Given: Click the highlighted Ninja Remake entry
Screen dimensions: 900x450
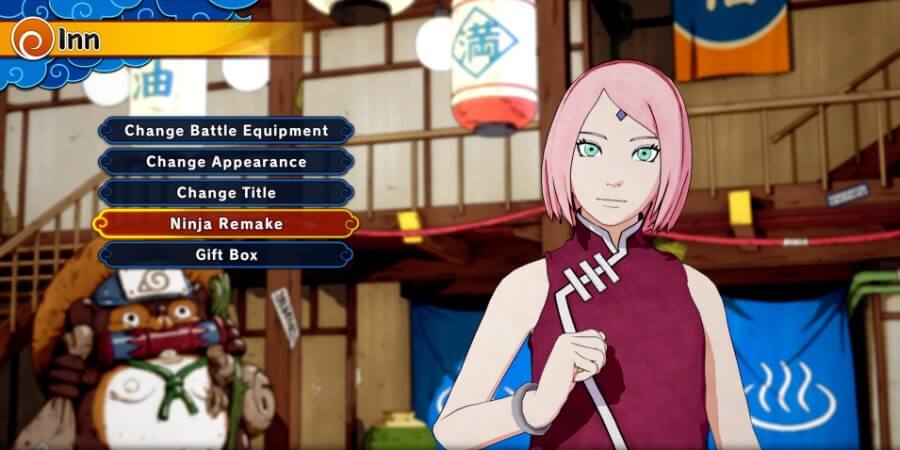Looking at the screenshot, I should [x=226, y=224].
